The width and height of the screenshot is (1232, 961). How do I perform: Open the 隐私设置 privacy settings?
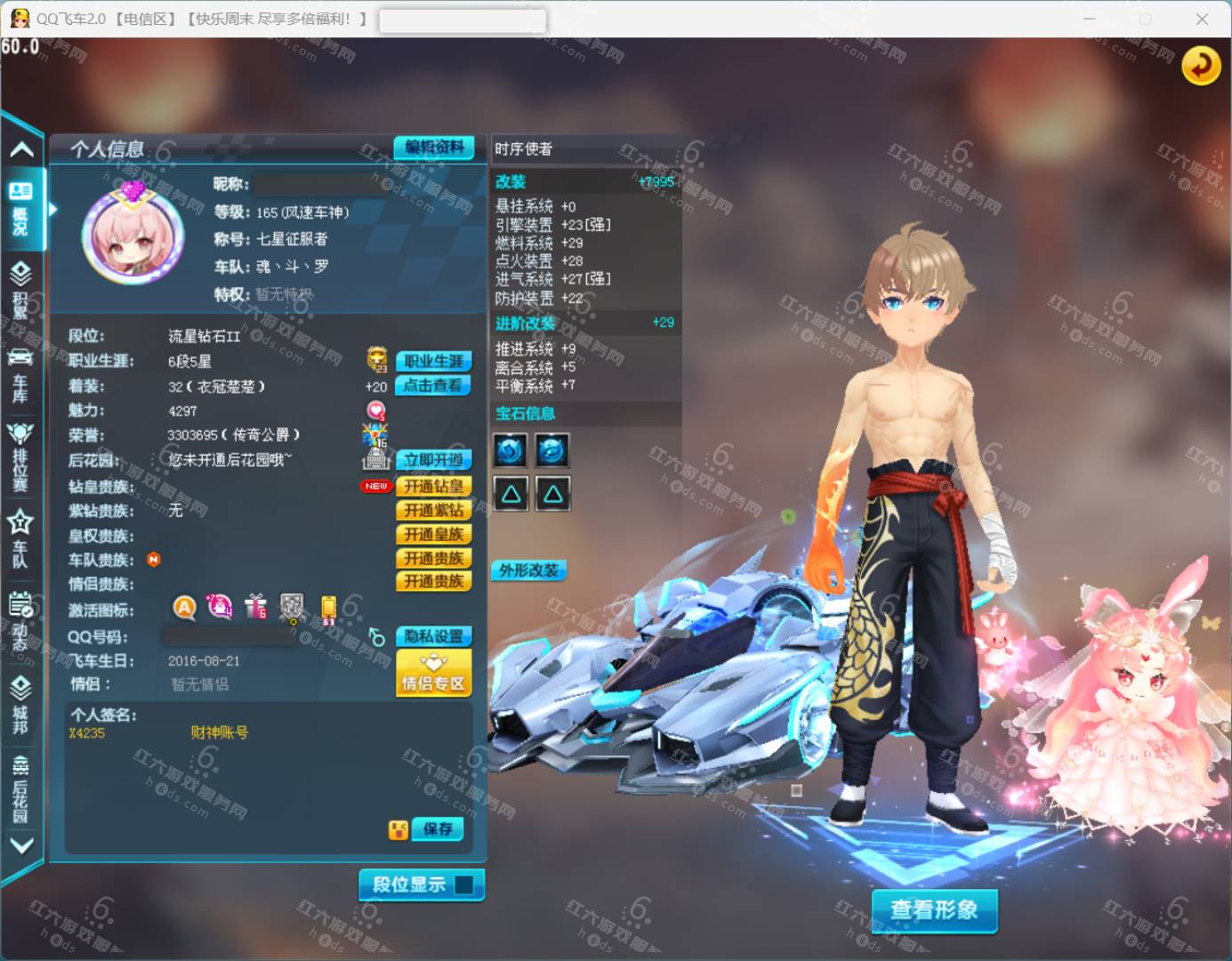click(x=433, y=636)
